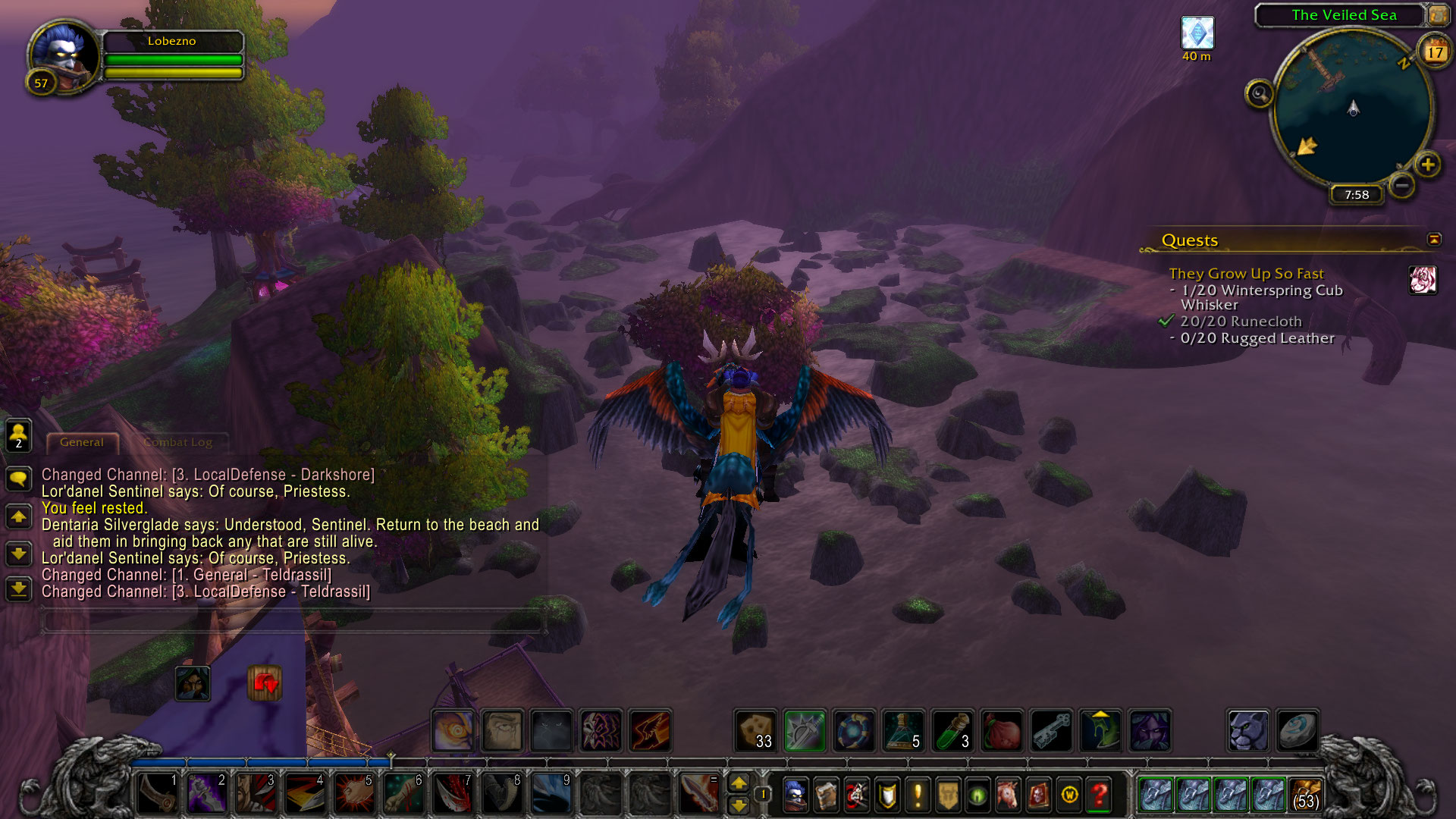This screenshot has width=1456, height=819.
Task: Open the red question mark help button
Action: tap(1099, 795)
